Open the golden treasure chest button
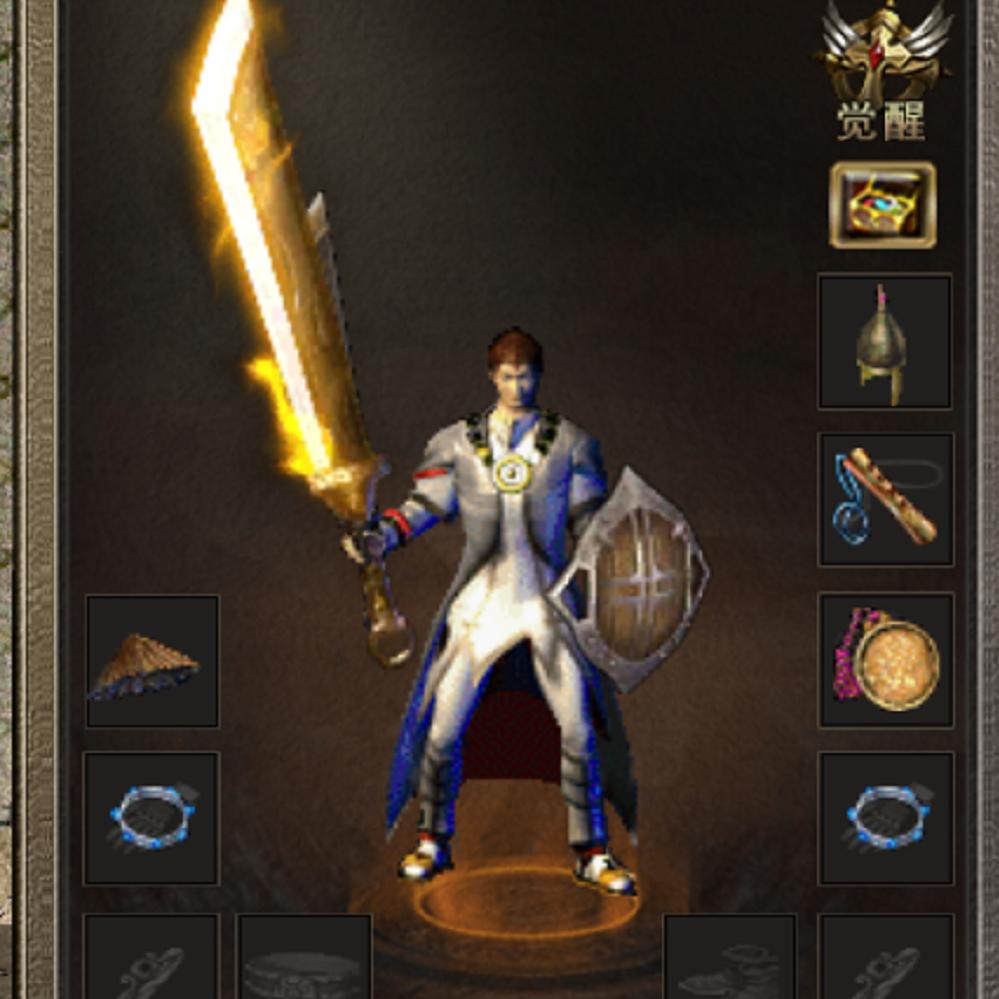This screenshot has width=999, height=999. point(883,205)
